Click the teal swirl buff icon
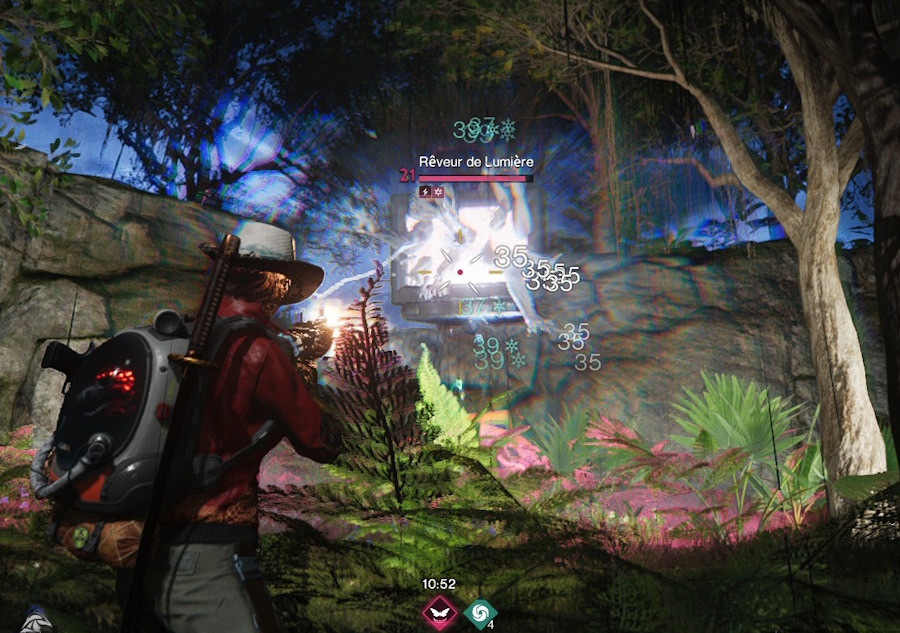The width and height of the screenshot is (900, 633). pyautogui.click(x=480, y=611)
